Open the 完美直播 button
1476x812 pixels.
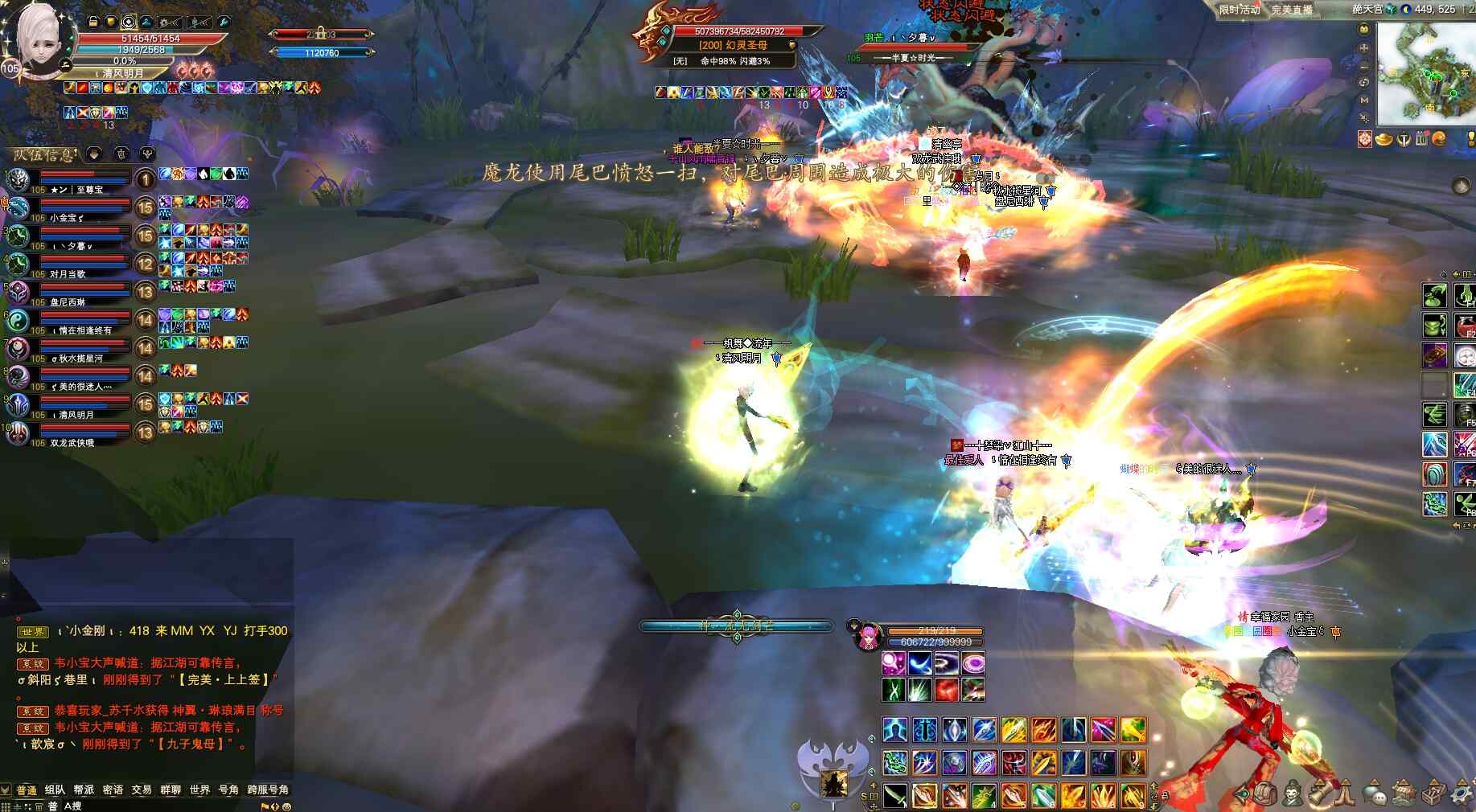coord(1291,10)
